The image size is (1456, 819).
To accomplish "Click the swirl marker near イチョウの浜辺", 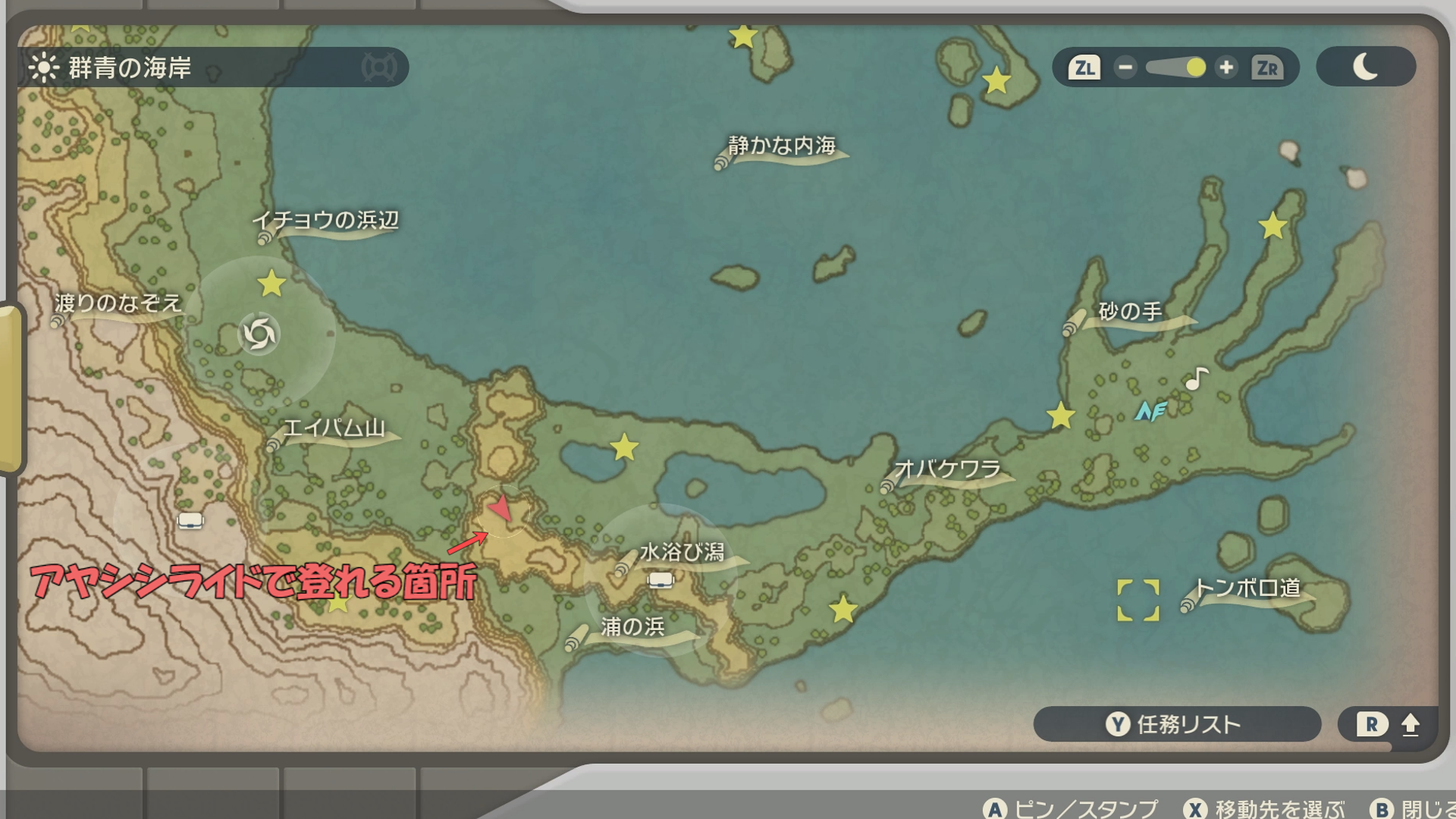I will (259, 334).
